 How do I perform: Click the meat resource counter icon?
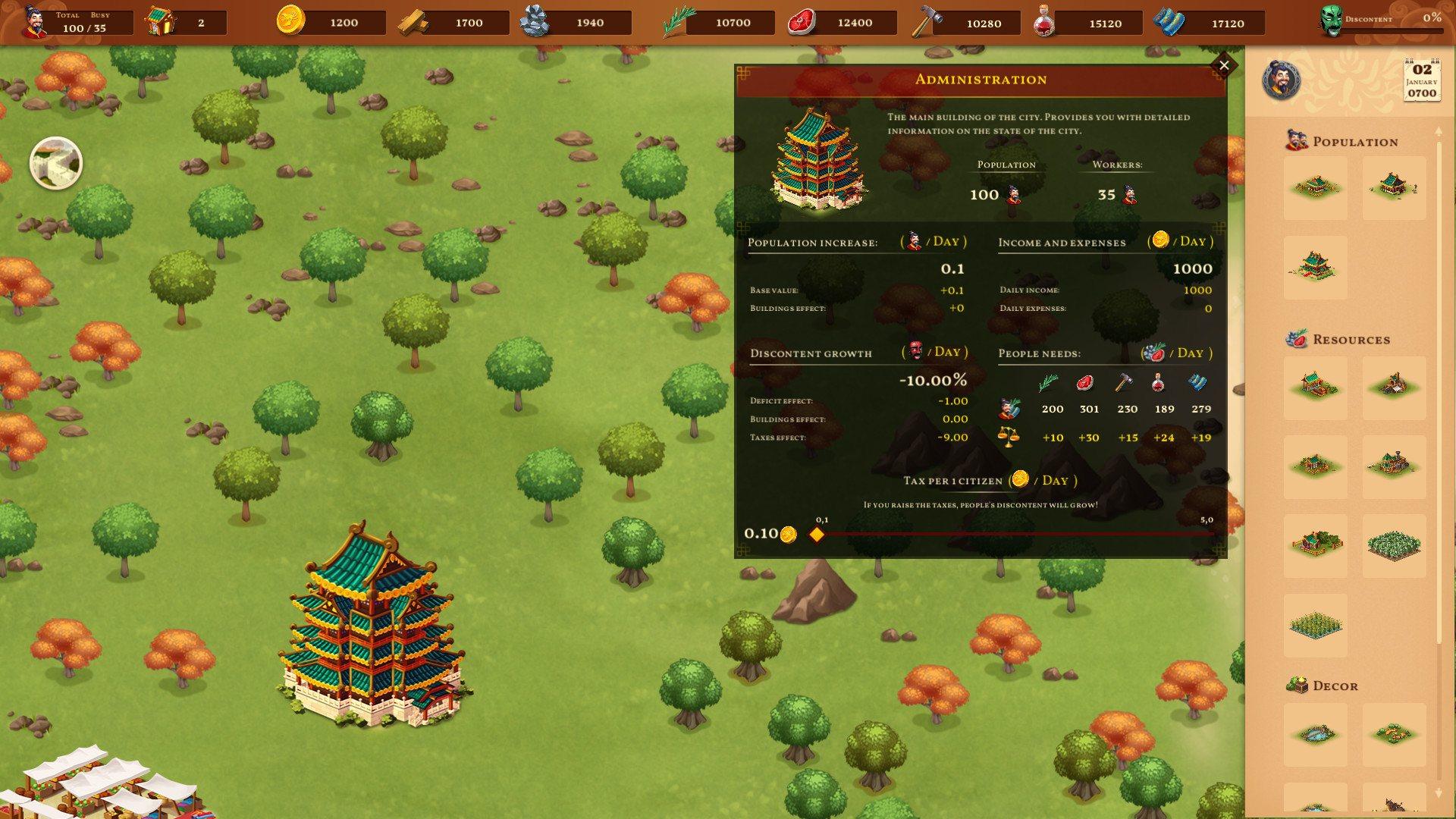click(801, 21)
